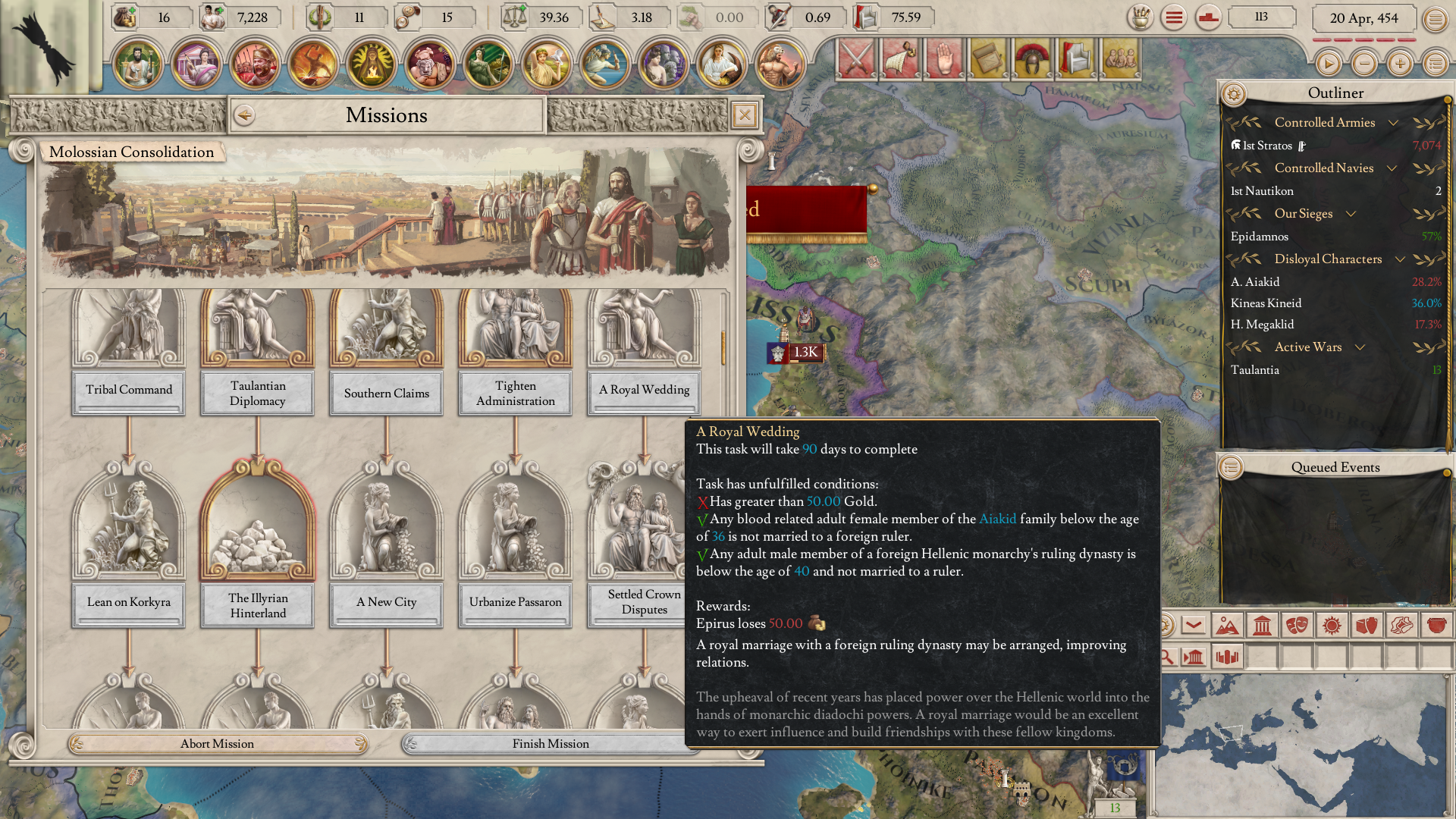Select The Illyrian Hinterland task
Screen dimensions: 1456x819
coord(258,605)
